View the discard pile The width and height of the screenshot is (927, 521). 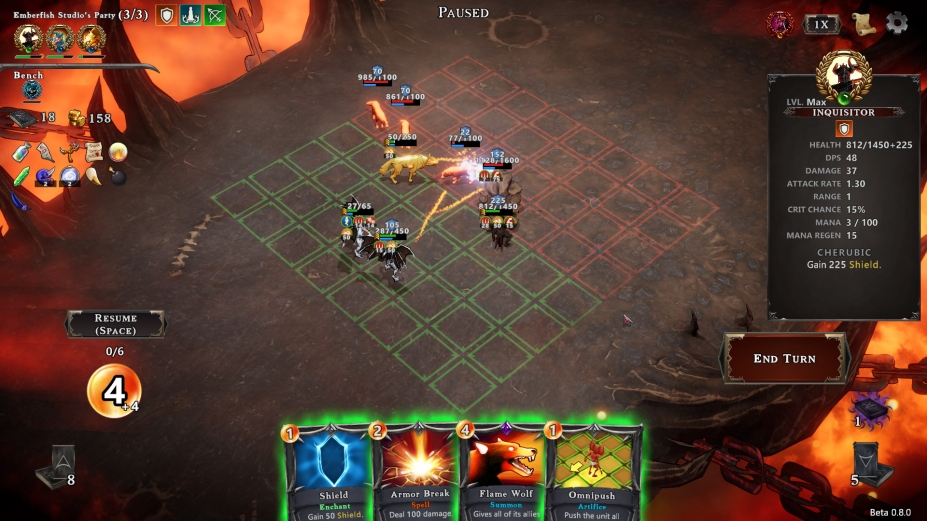coord(865,461)
